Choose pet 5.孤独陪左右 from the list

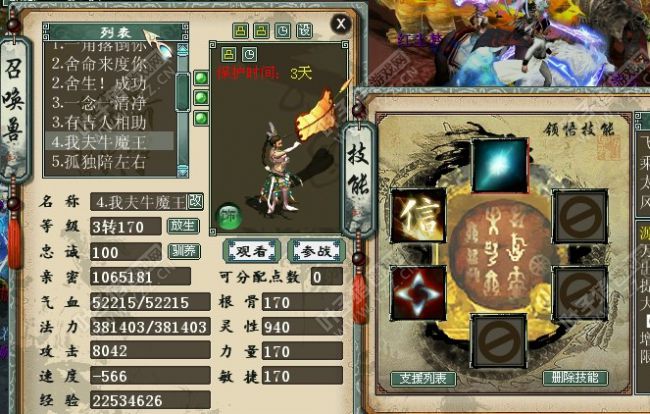point(111,161)
